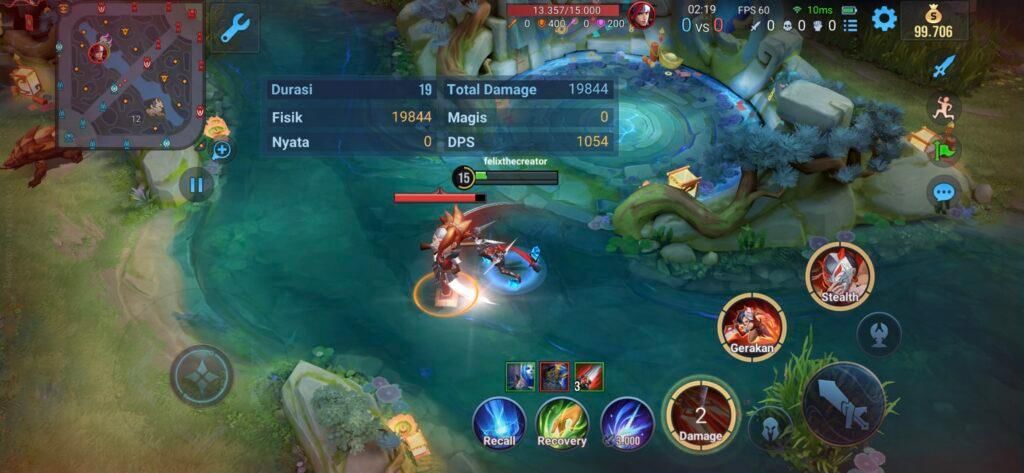Screen dimensions: 1024x473
Task: Cast the Recall spell
Action: pyautogui.click(x=500, y=422)
